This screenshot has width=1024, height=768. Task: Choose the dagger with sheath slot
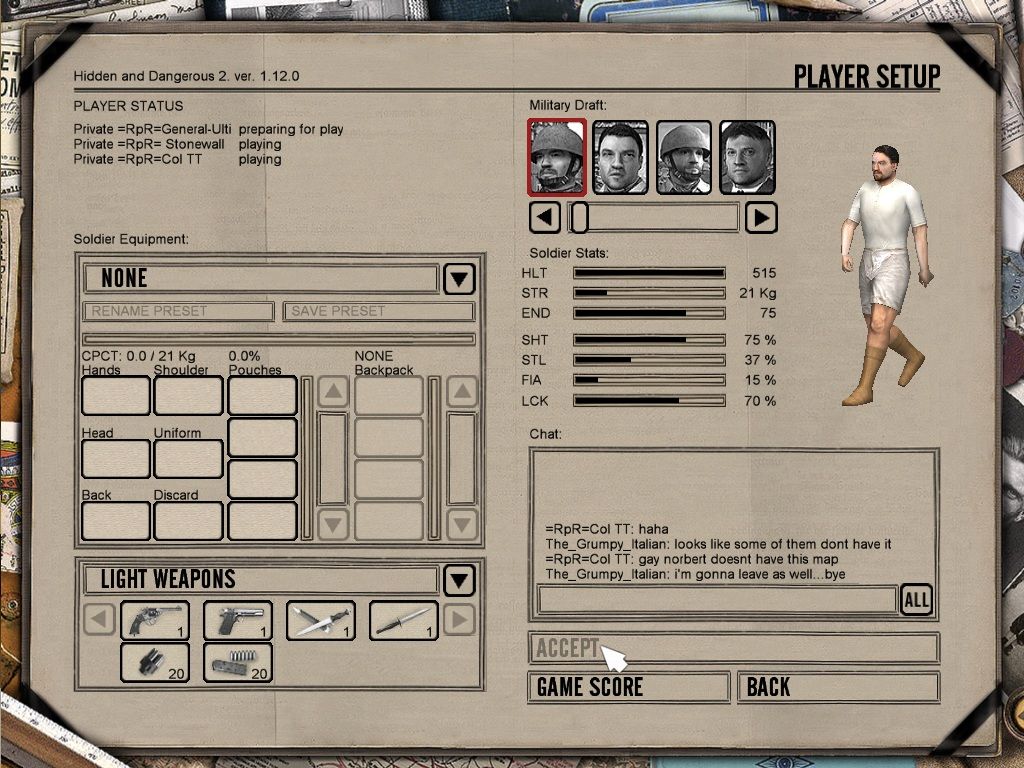[321, 620]
